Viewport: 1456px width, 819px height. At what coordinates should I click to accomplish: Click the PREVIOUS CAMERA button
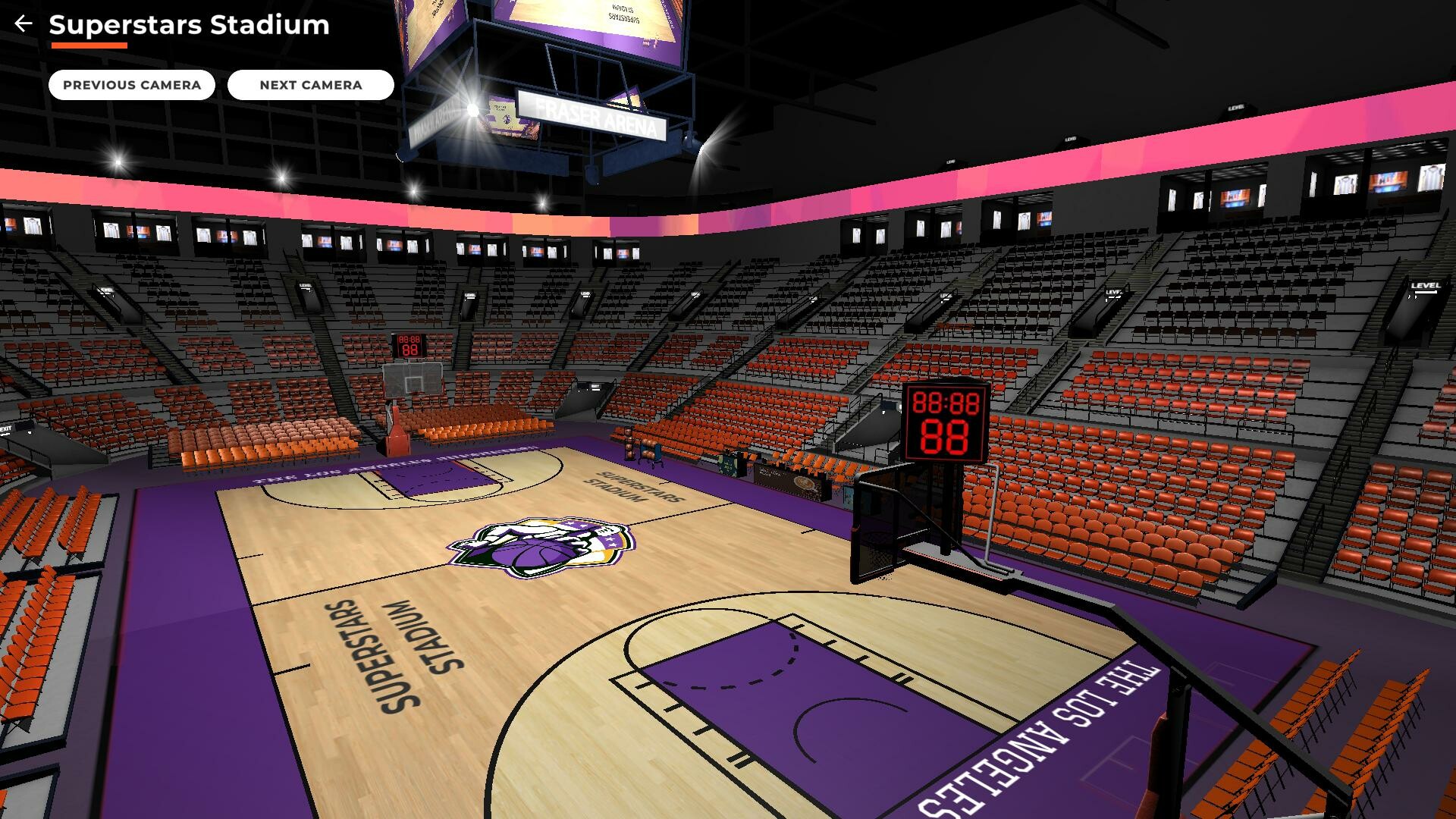pos(132,85)
